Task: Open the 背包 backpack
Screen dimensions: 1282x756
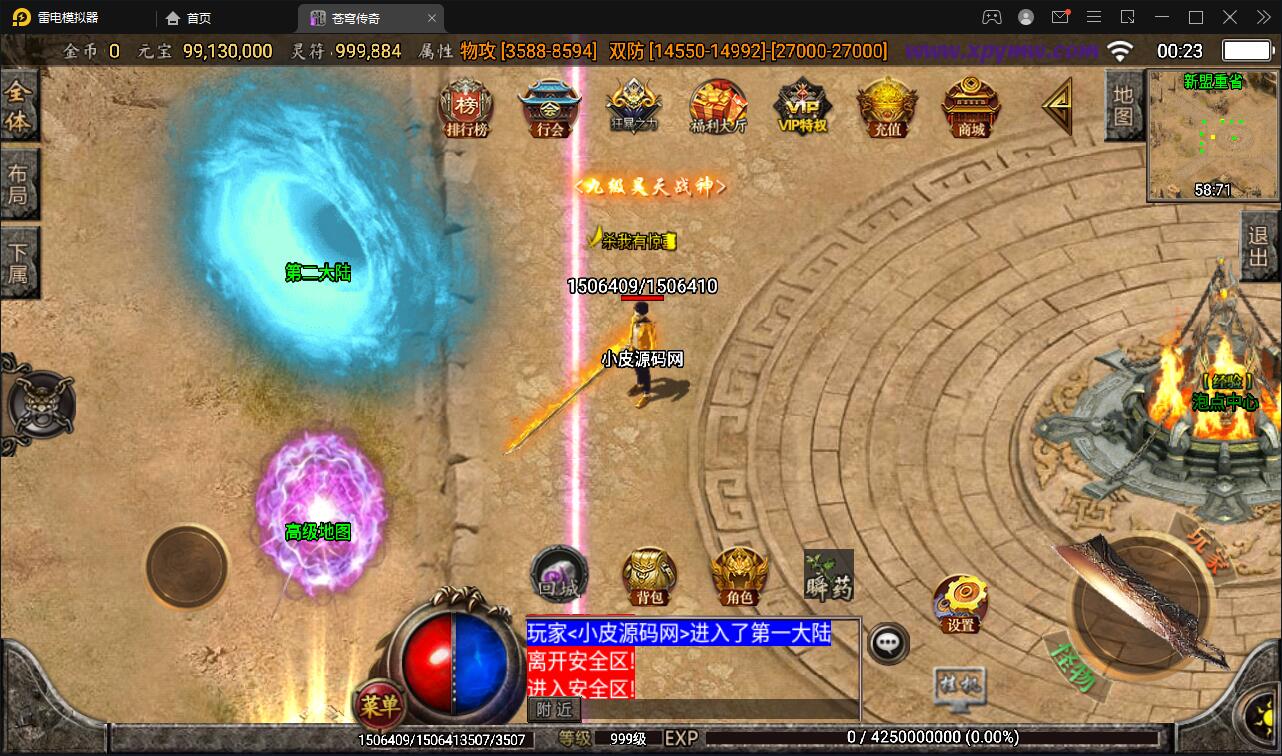Action: pyautogui.click(x=650, y=576)
